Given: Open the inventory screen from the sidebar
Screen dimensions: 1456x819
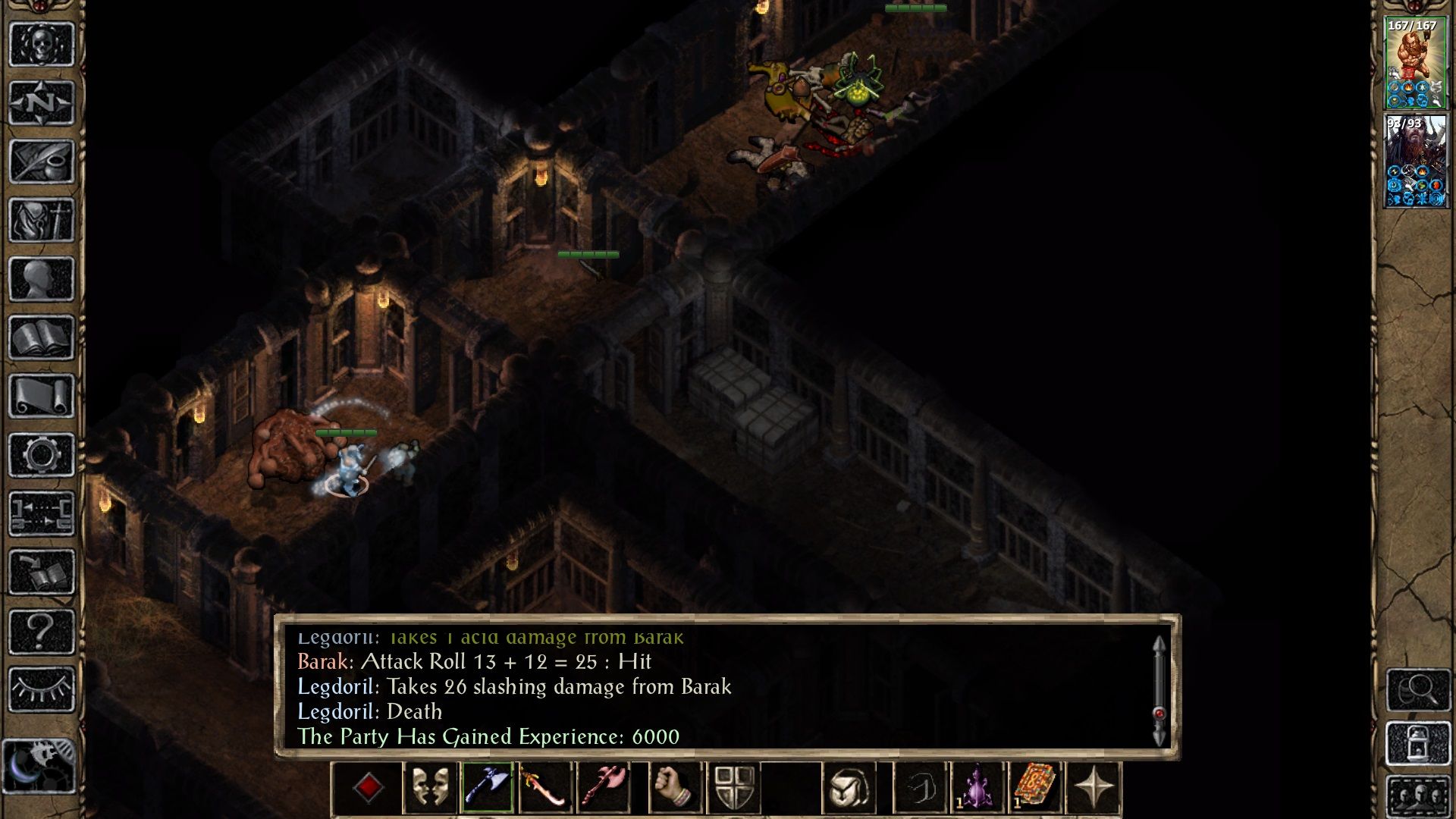Looking at the screenshot, I should point(42,220).
